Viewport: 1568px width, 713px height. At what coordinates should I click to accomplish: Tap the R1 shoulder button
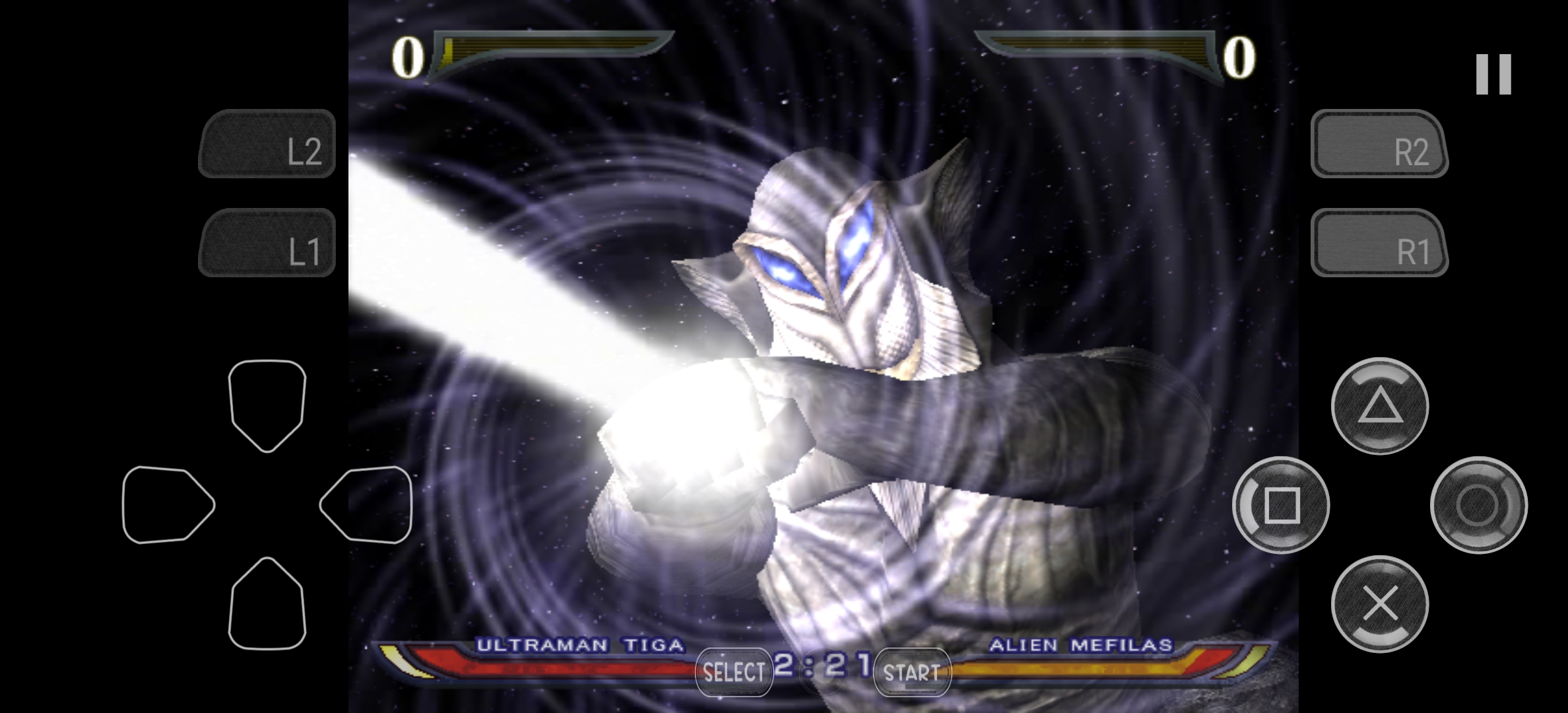[1379, 243]
